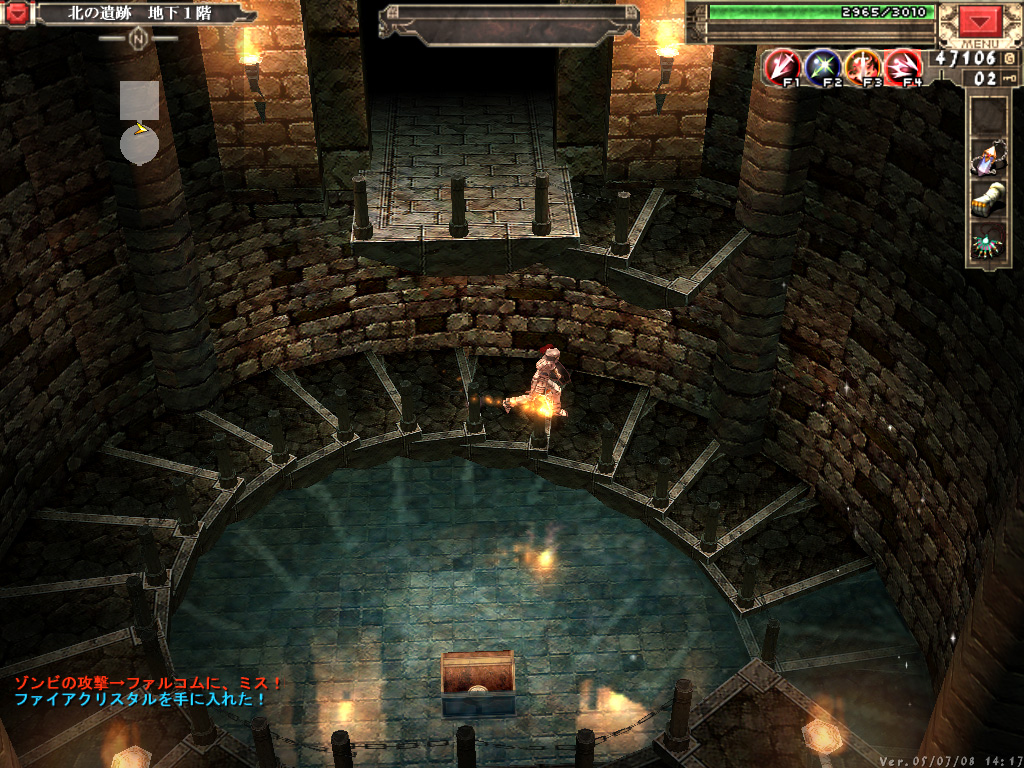This screenshot has width=1024, height=768.
Task: Choose the white gauntlet item slot
Action: tap(989, 198)
